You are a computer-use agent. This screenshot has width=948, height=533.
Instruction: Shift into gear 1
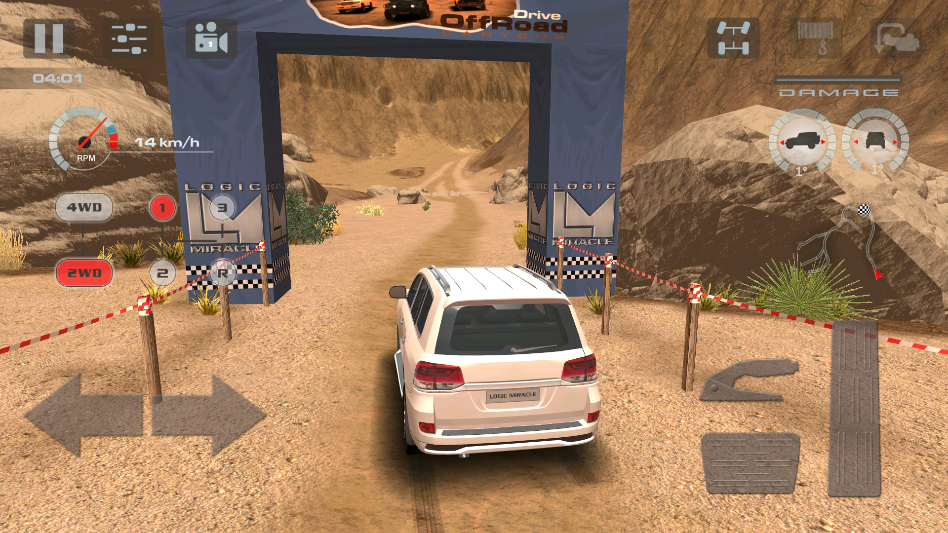pos(163,209)
